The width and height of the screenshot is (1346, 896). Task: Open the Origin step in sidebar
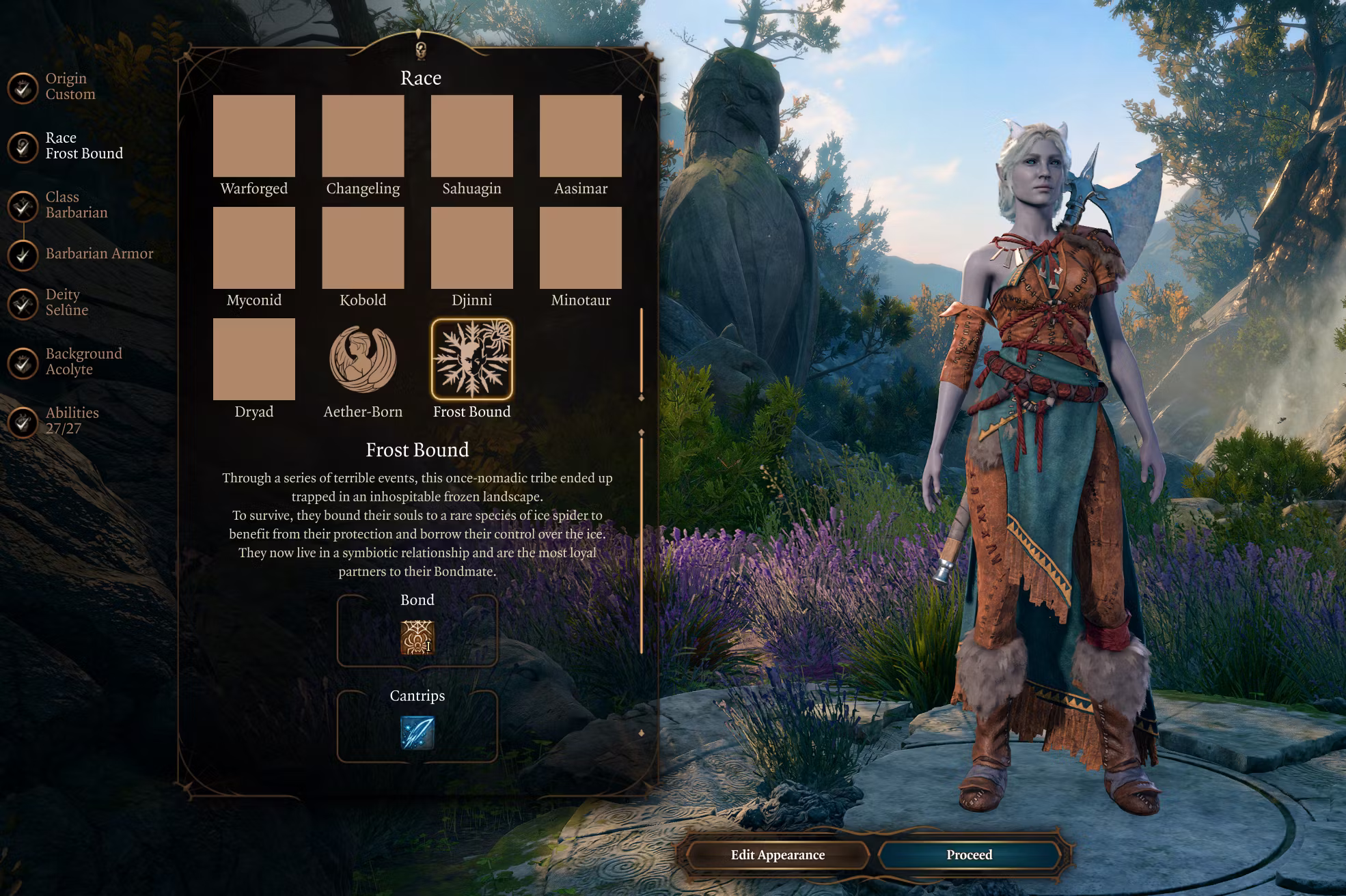point(23,88)
